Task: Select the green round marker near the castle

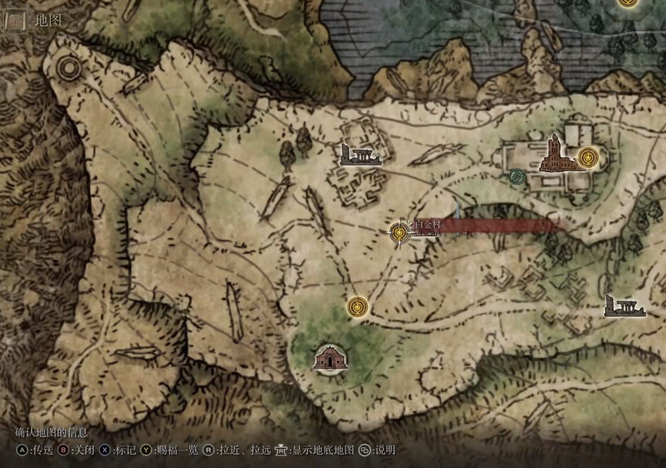Action: coord(517,177)
